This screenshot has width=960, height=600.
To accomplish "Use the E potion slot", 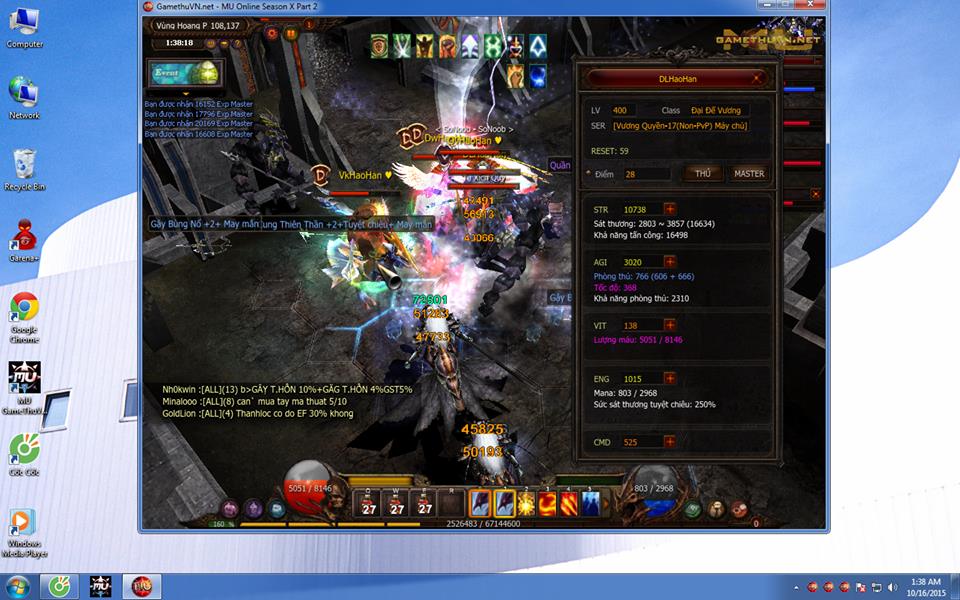I will 425,505.
